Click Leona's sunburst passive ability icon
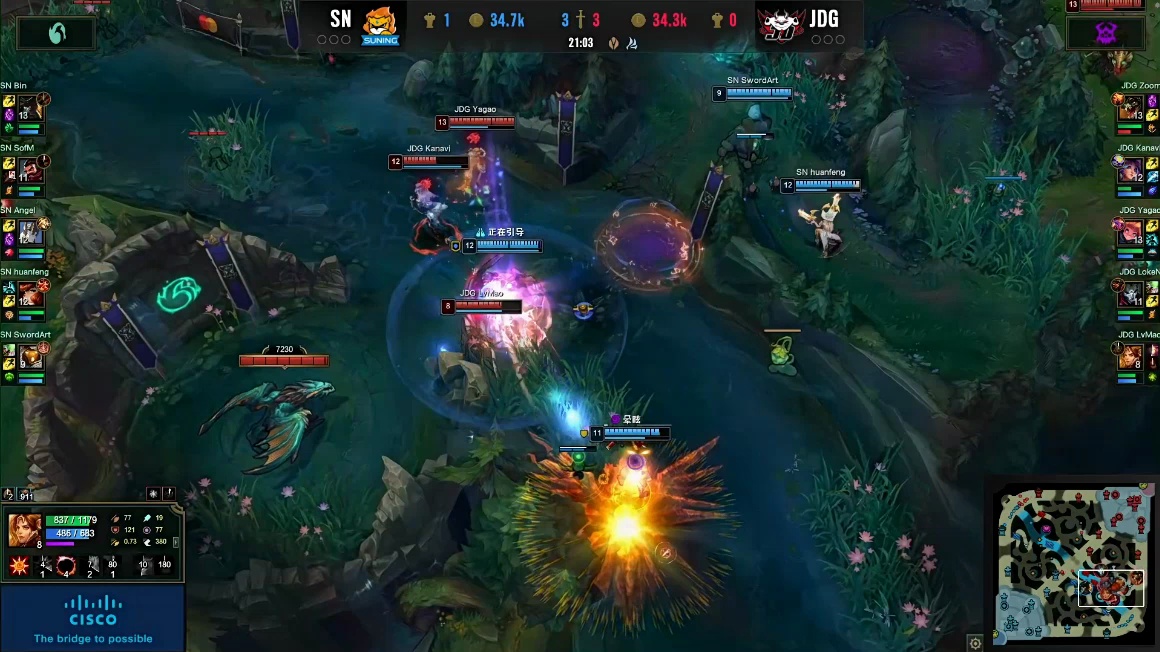The height and width of the screenshot is (652, 1160). click(17, 567)
